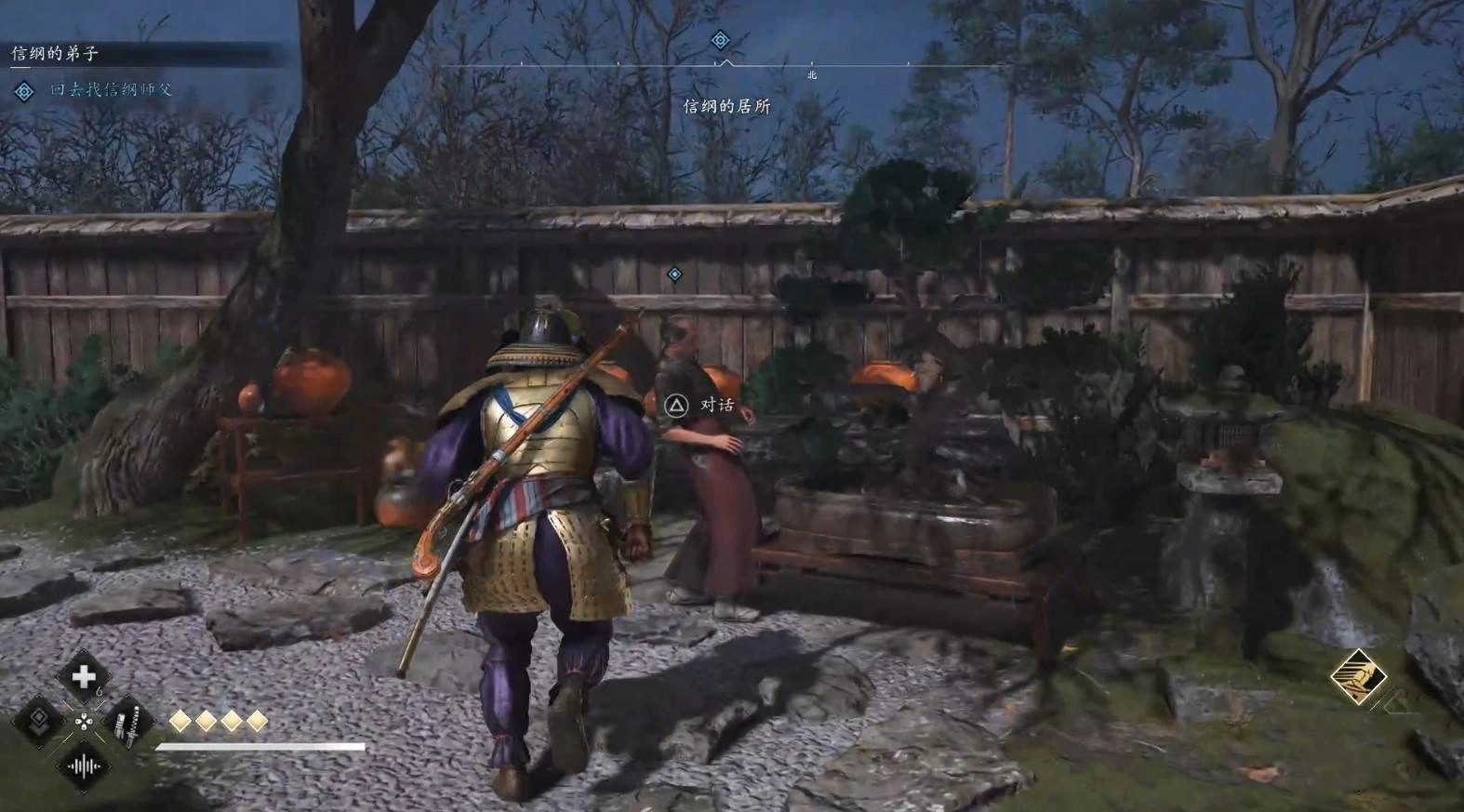1464x812 pixels.
Task: Select the objective 回去找信纲师父
Action: [111, 90]
